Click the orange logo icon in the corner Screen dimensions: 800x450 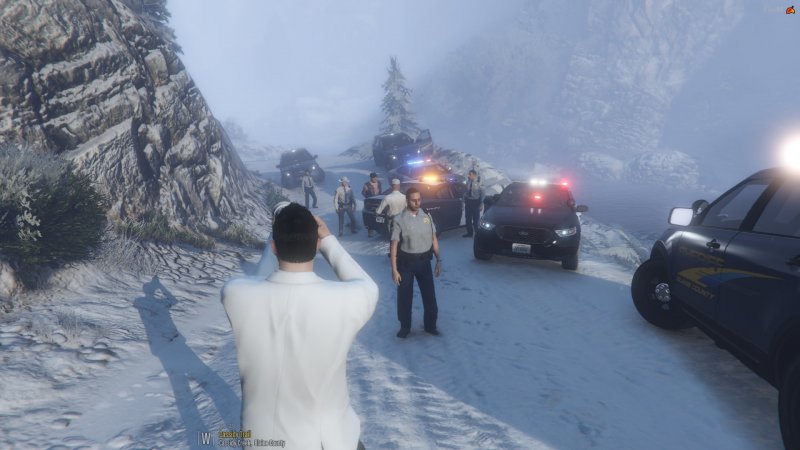790,9
